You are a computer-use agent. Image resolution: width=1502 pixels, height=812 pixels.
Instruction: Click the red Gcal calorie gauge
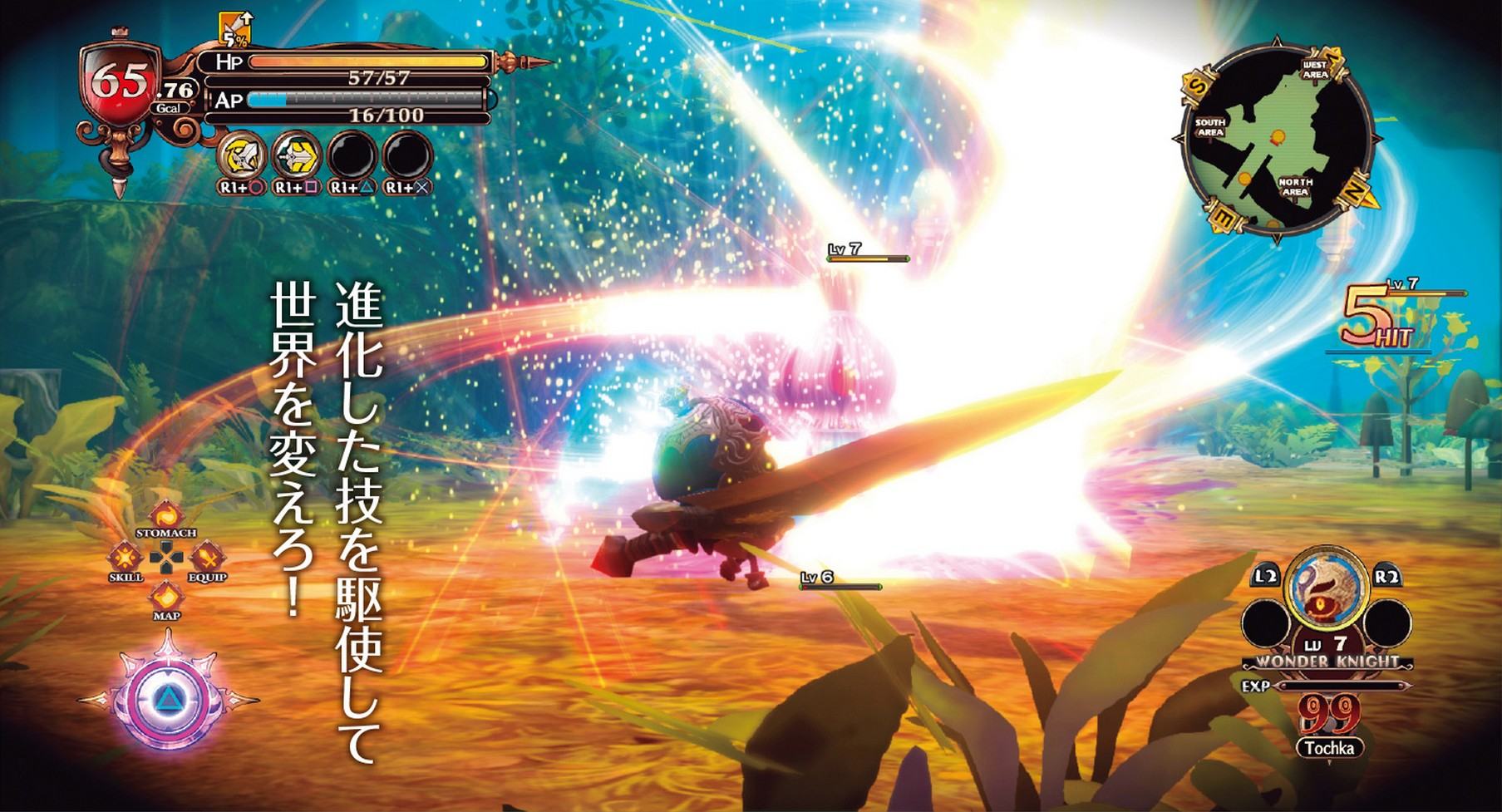tap(123, 83)
